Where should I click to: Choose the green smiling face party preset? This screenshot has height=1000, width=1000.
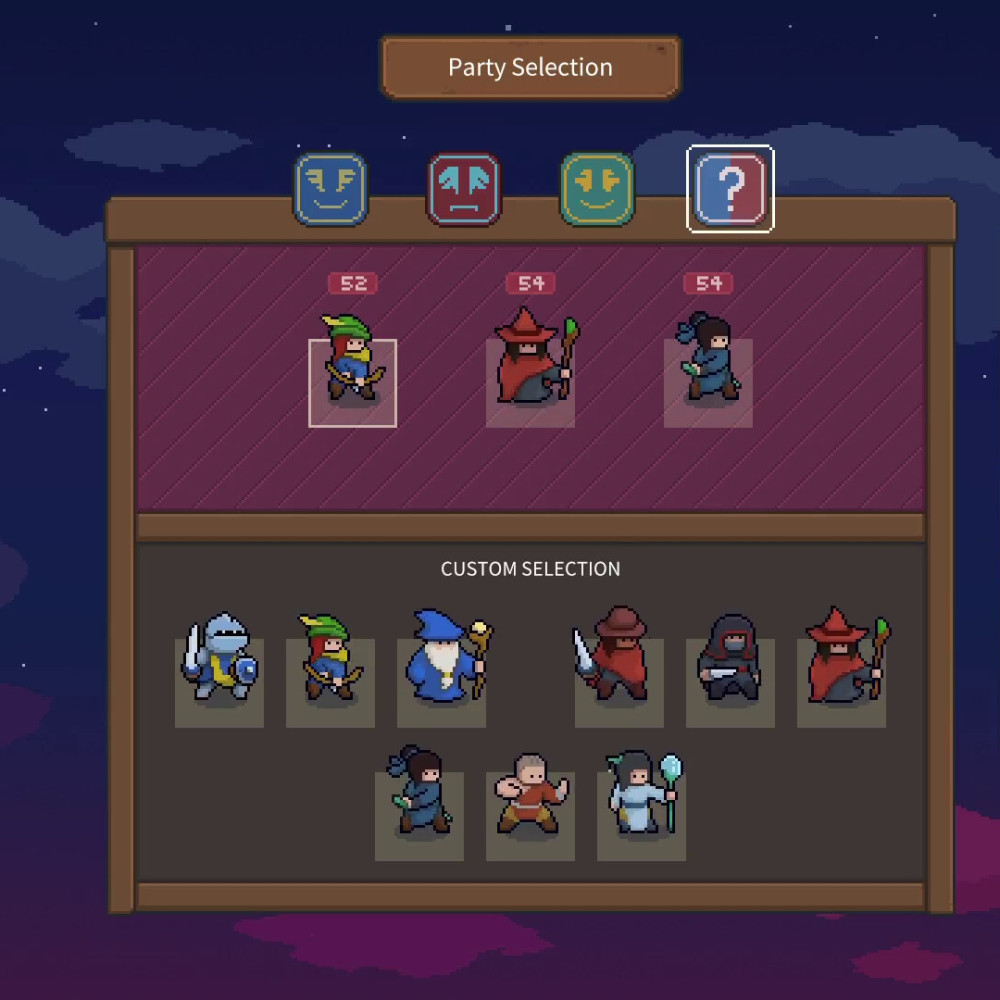597,189
